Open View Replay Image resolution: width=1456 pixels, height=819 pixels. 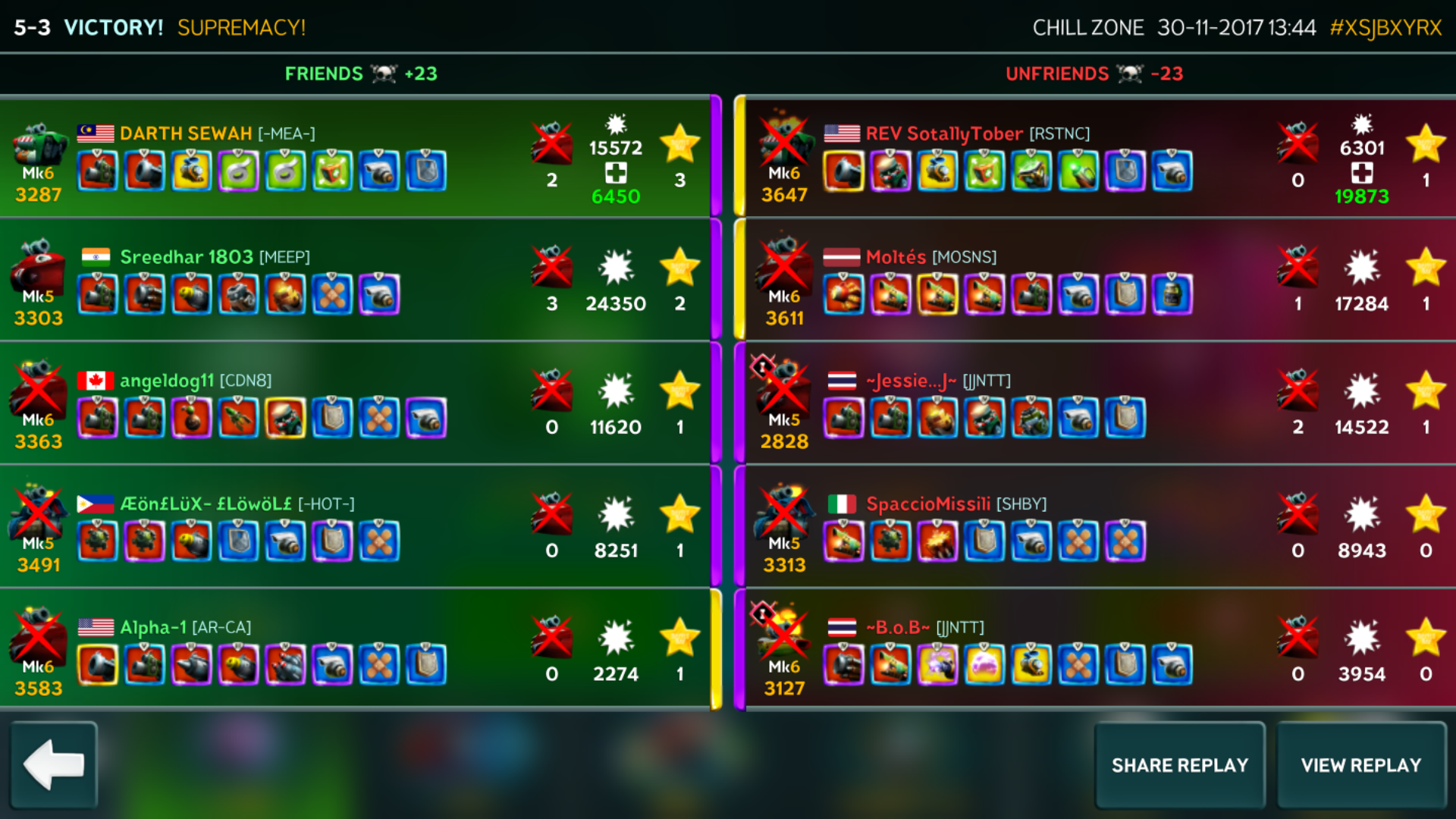pyautogui.click(x=1361, y=765)
